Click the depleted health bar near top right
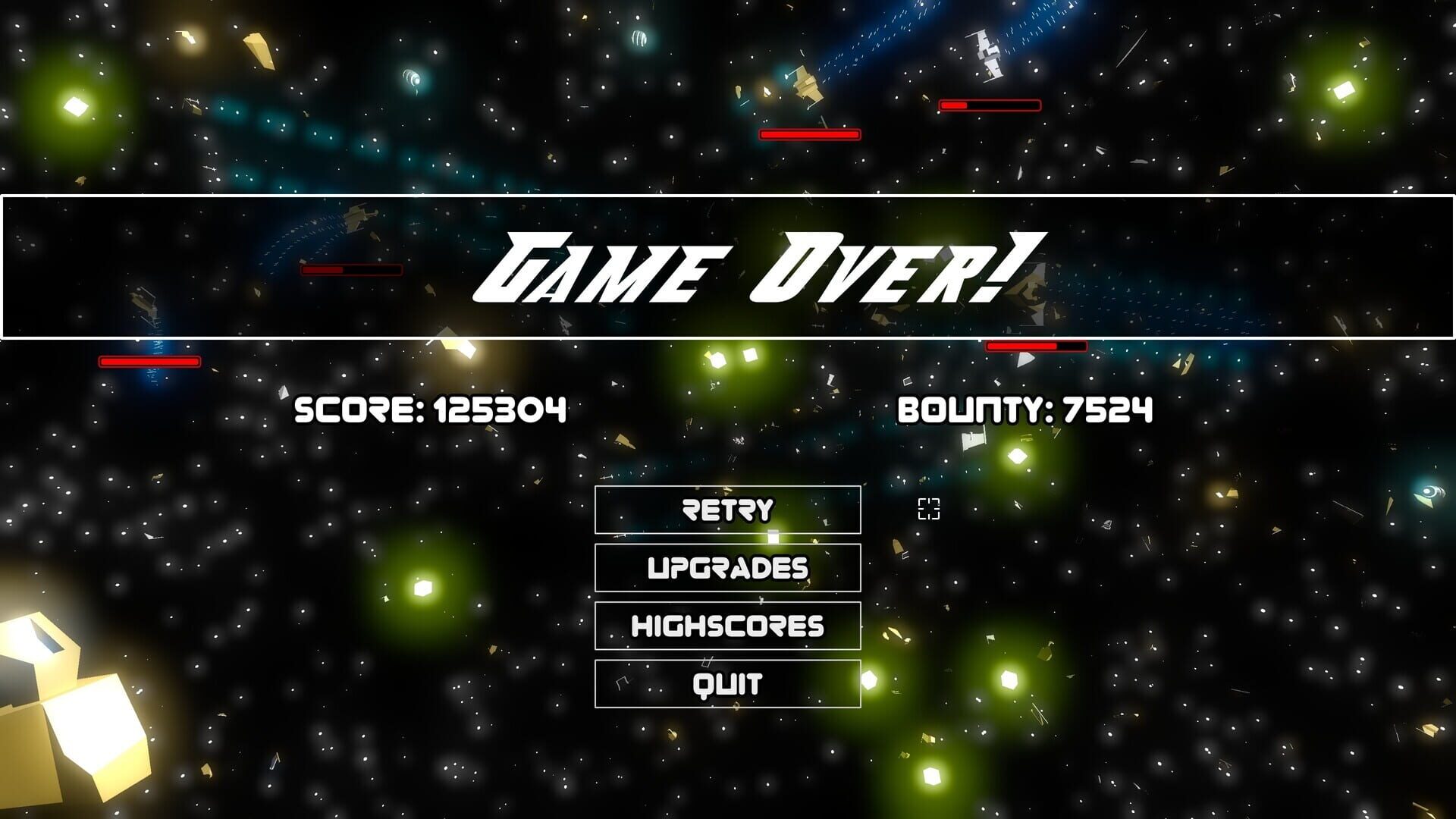Image resolution: width=1456 pixels, height=819 pixels. 988,104
